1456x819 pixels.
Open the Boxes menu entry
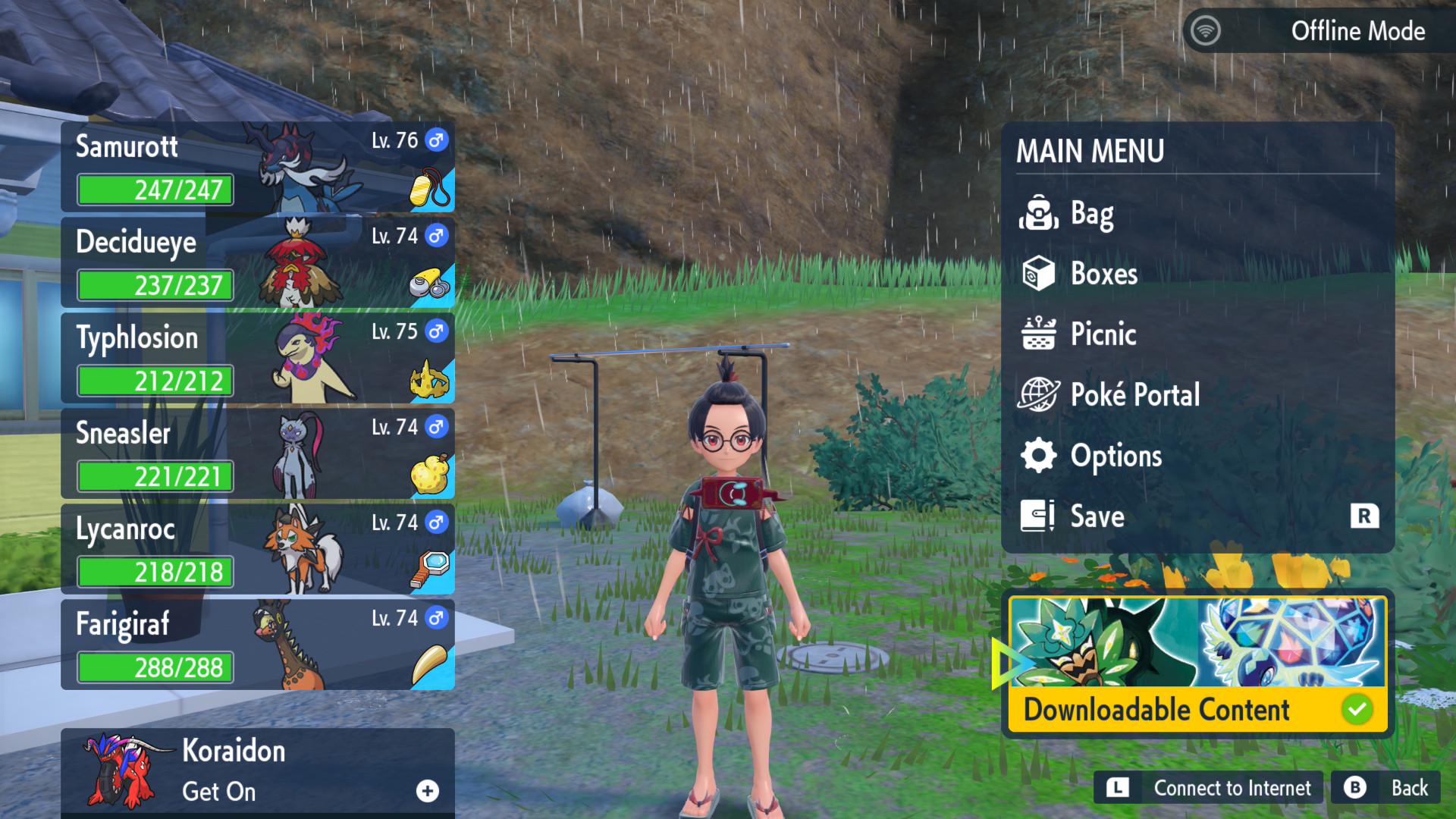(1103, 274)
